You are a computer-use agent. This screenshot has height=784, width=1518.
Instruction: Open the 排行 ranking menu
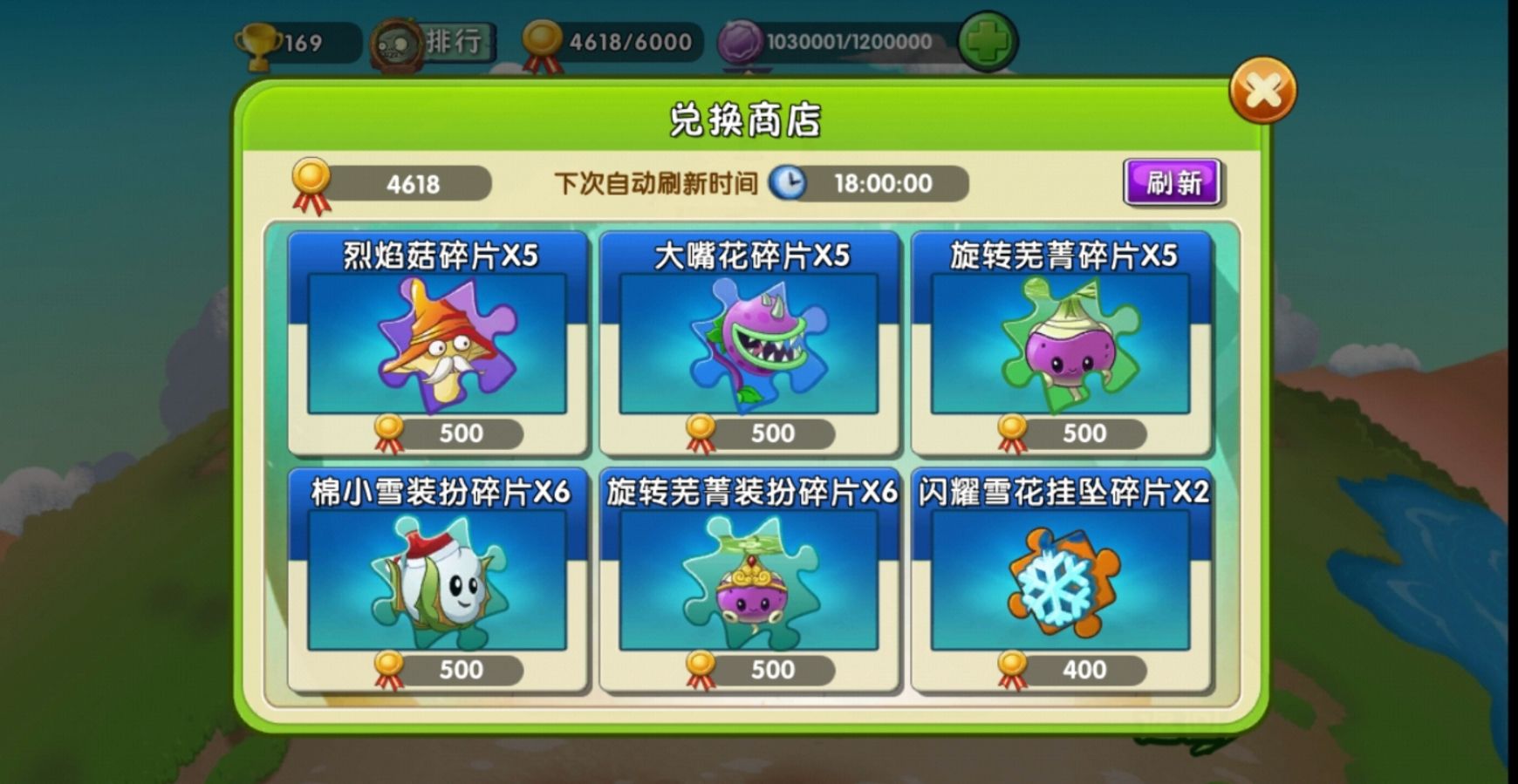click(456, 39)
